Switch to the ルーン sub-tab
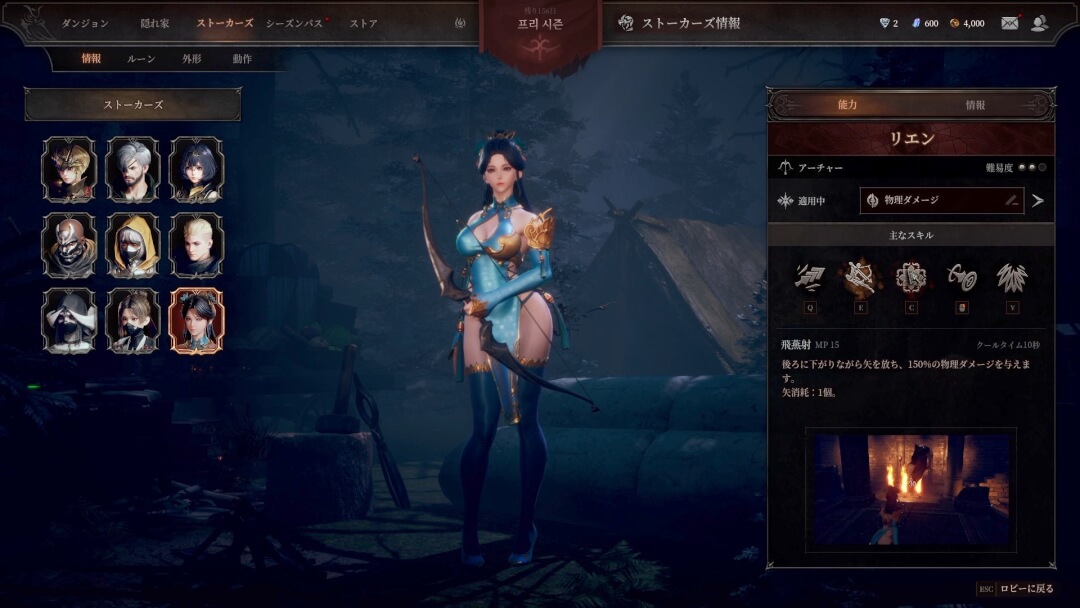Screen dimensions: 1080x608 (x=141, y=59)
